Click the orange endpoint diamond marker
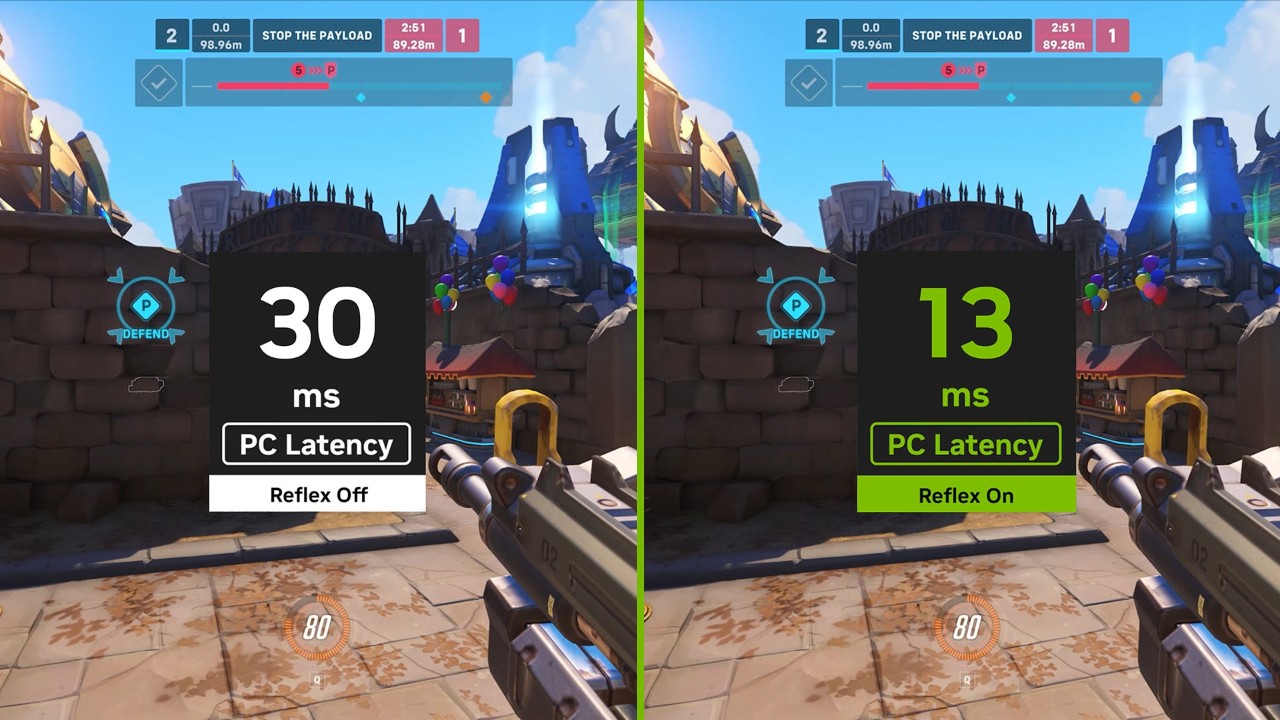The height and width of the screenshot is (720, 1280). pos(487,96)
